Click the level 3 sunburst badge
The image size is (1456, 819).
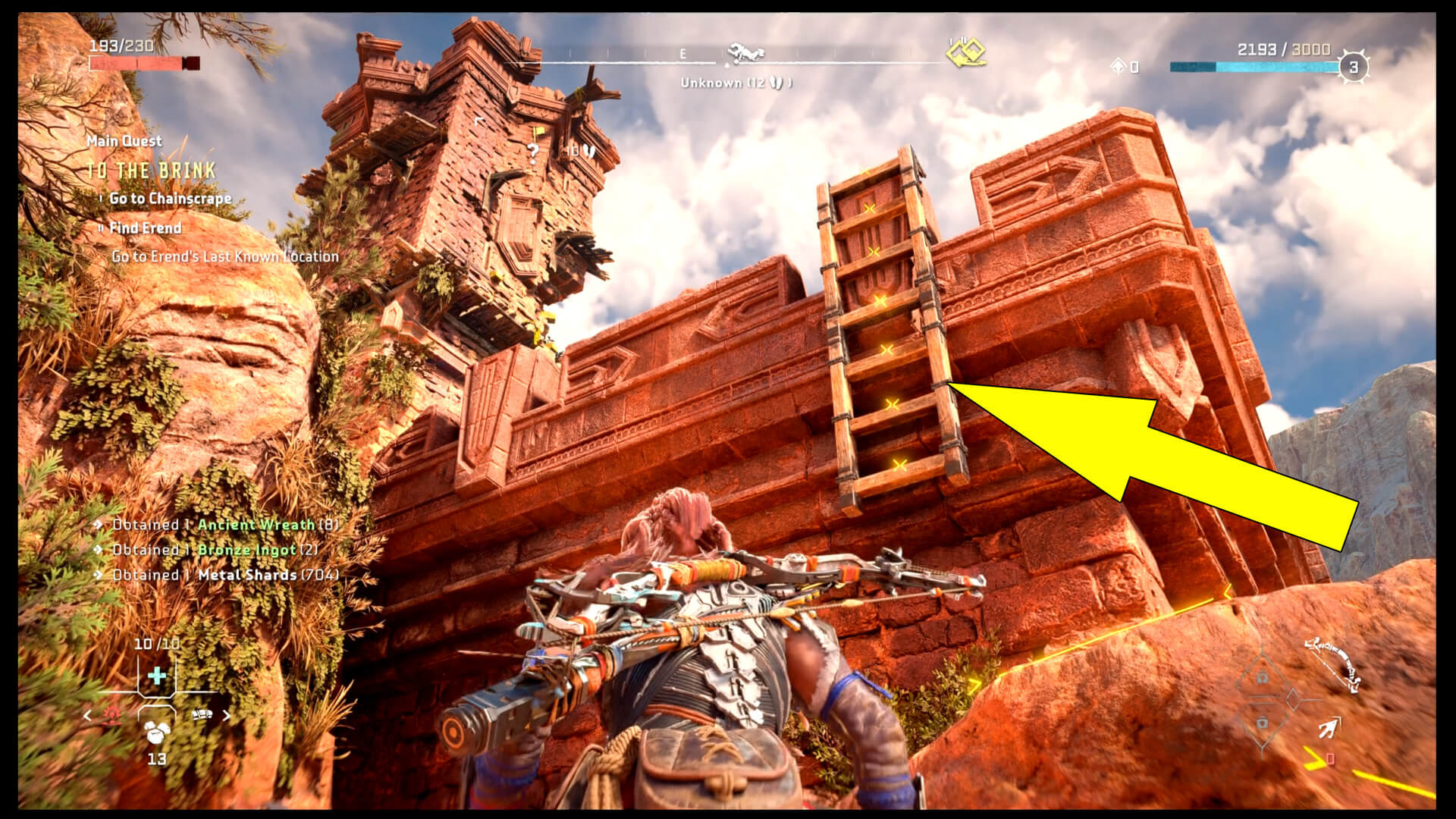[x=1354, y=66]
